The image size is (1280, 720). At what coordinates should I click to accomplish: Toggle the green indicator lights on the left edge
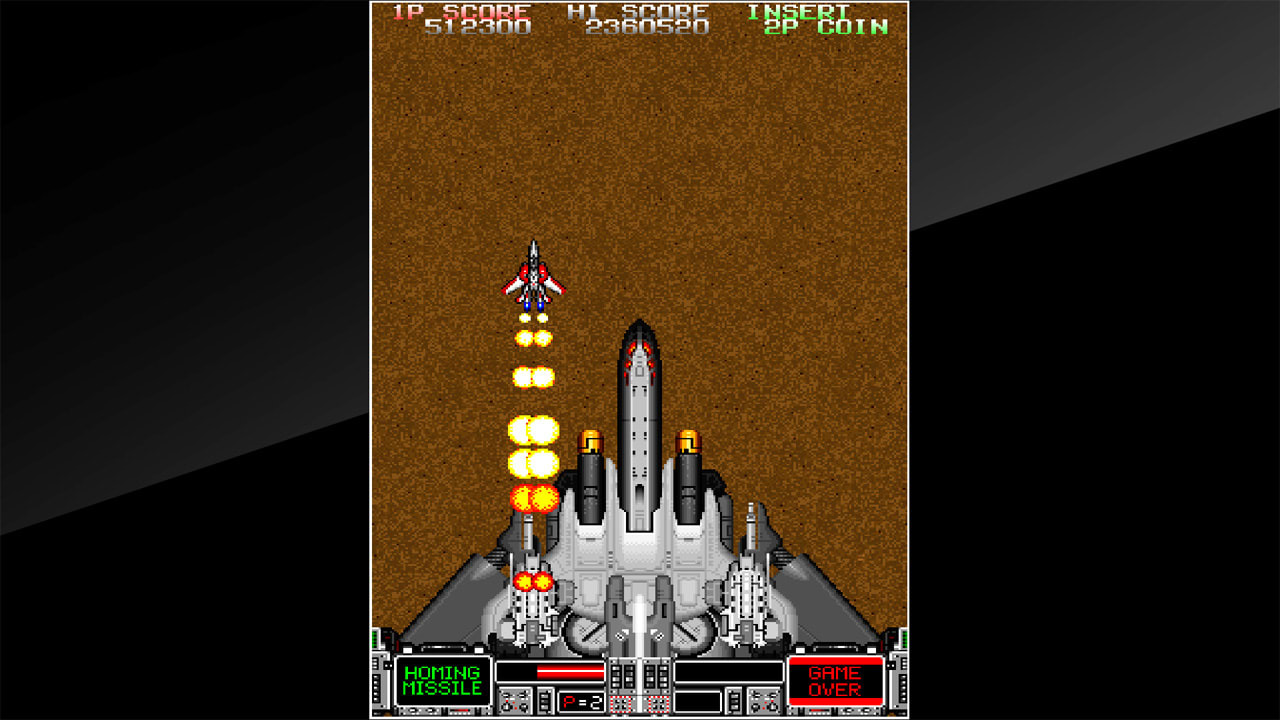pos(374,638)
